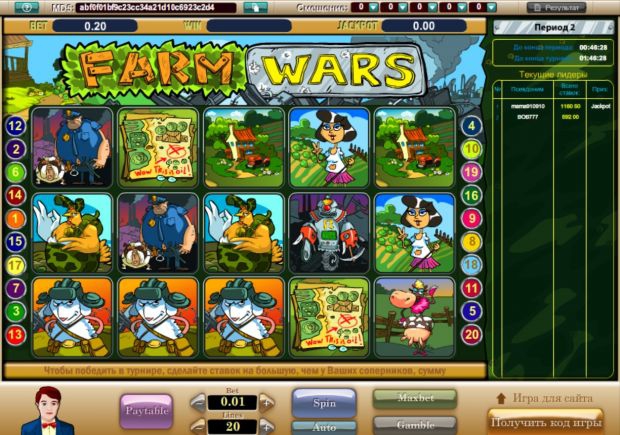This screenshot has height=435, width=620.
Task: Spin the reels
Action: click(322, 402)
